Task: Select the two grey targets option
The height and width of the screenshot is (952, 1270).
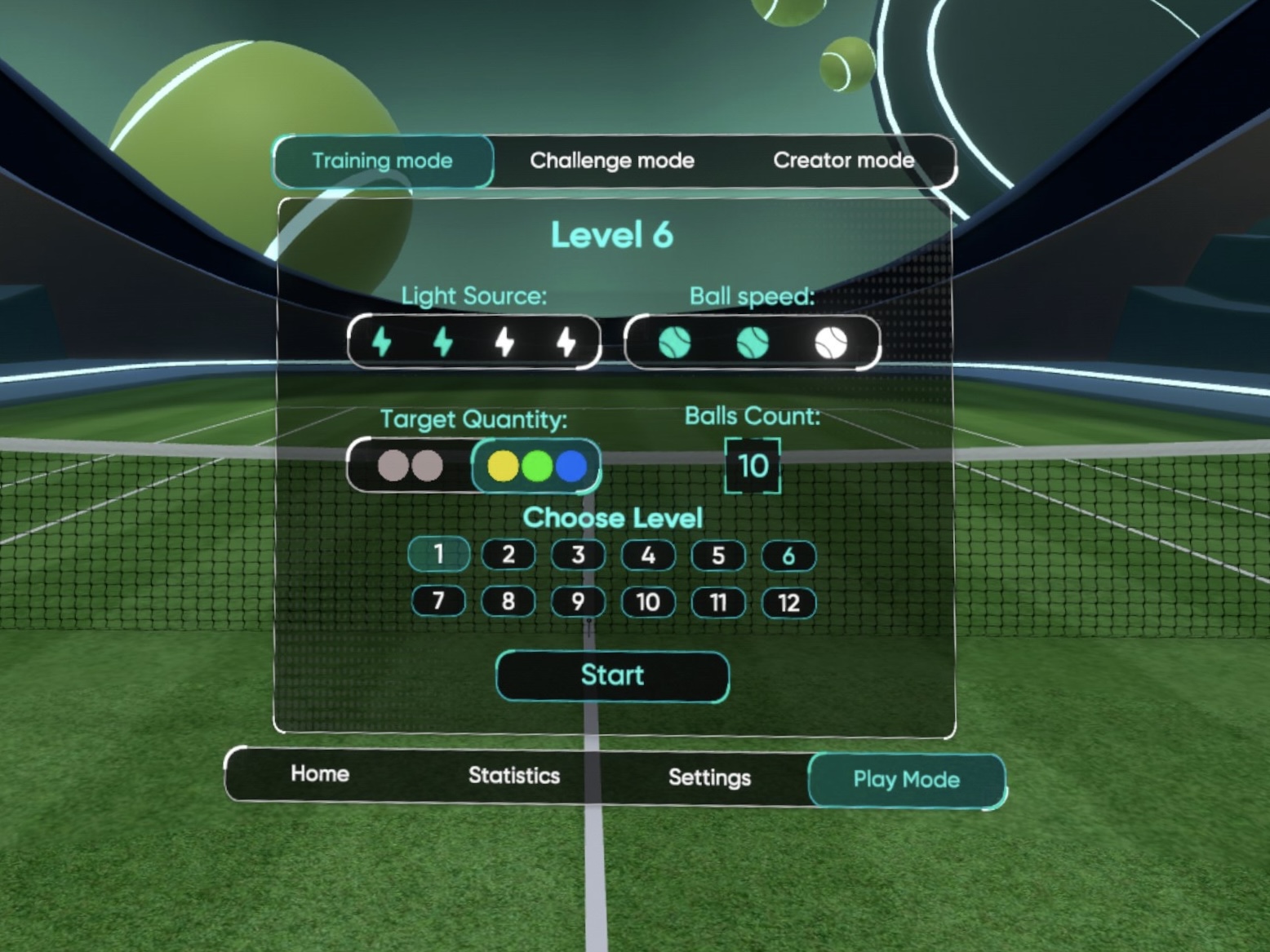Action: (x=410, y=466)
